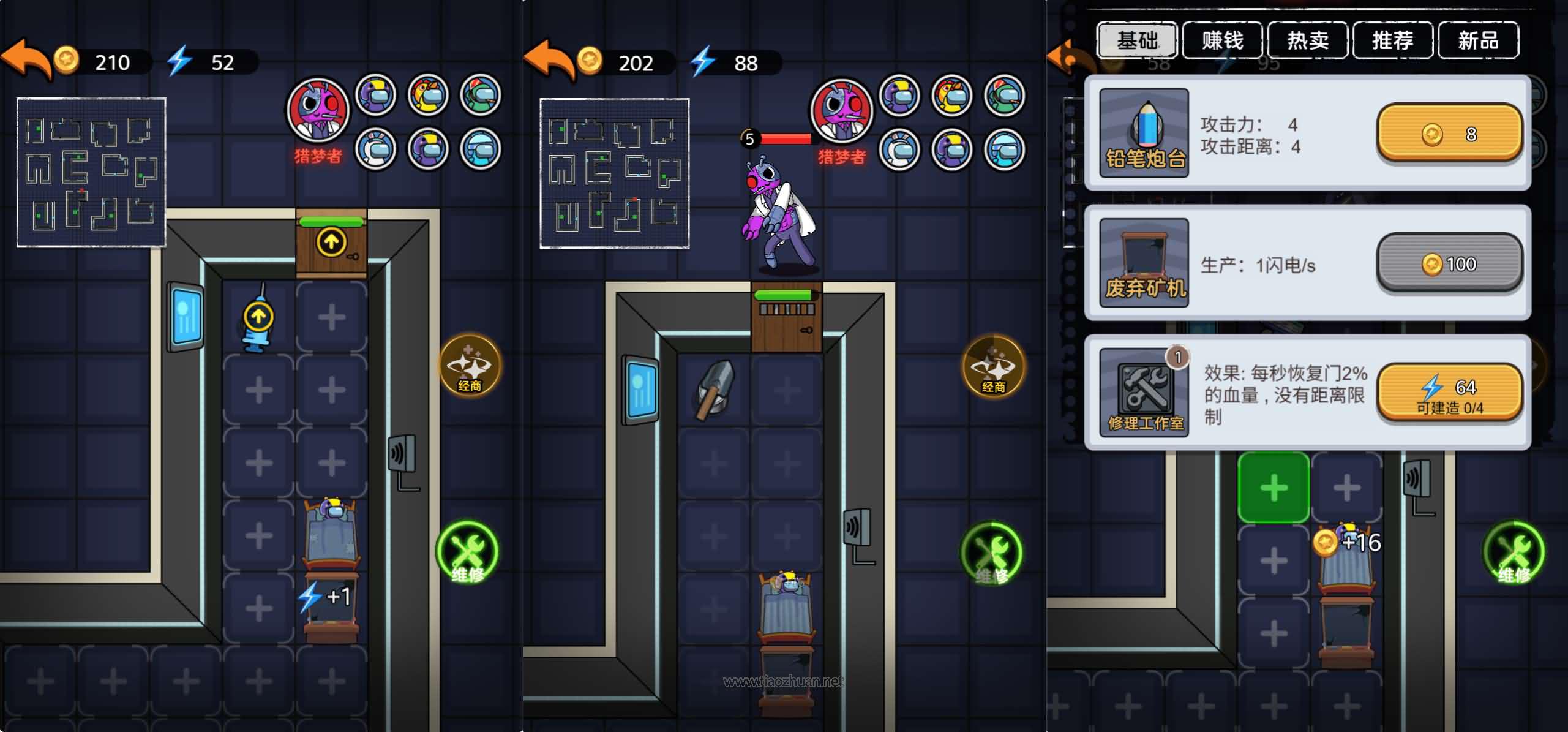
Task: Open the minimap below the 202 coin counter
Action: pos(614,173)
